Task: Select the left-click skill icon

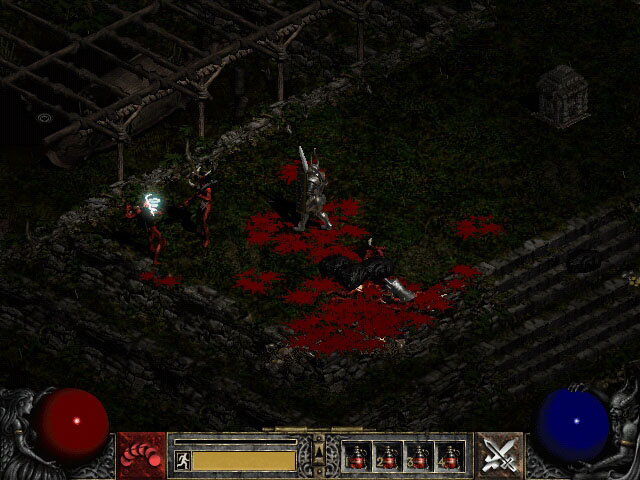Action: tap(142, 456)
